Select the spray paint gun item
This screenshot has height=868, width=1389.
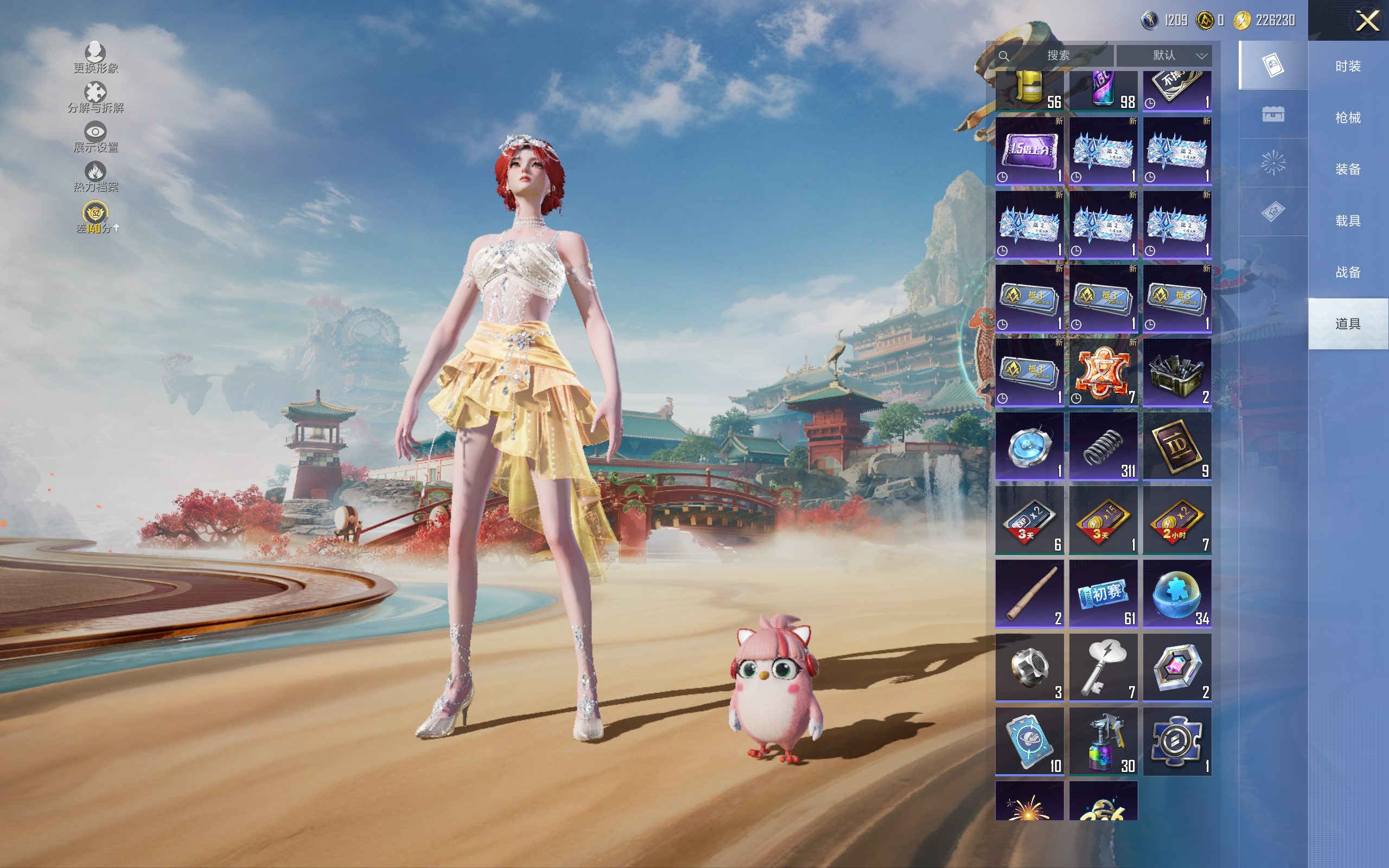click(1103, 741)
